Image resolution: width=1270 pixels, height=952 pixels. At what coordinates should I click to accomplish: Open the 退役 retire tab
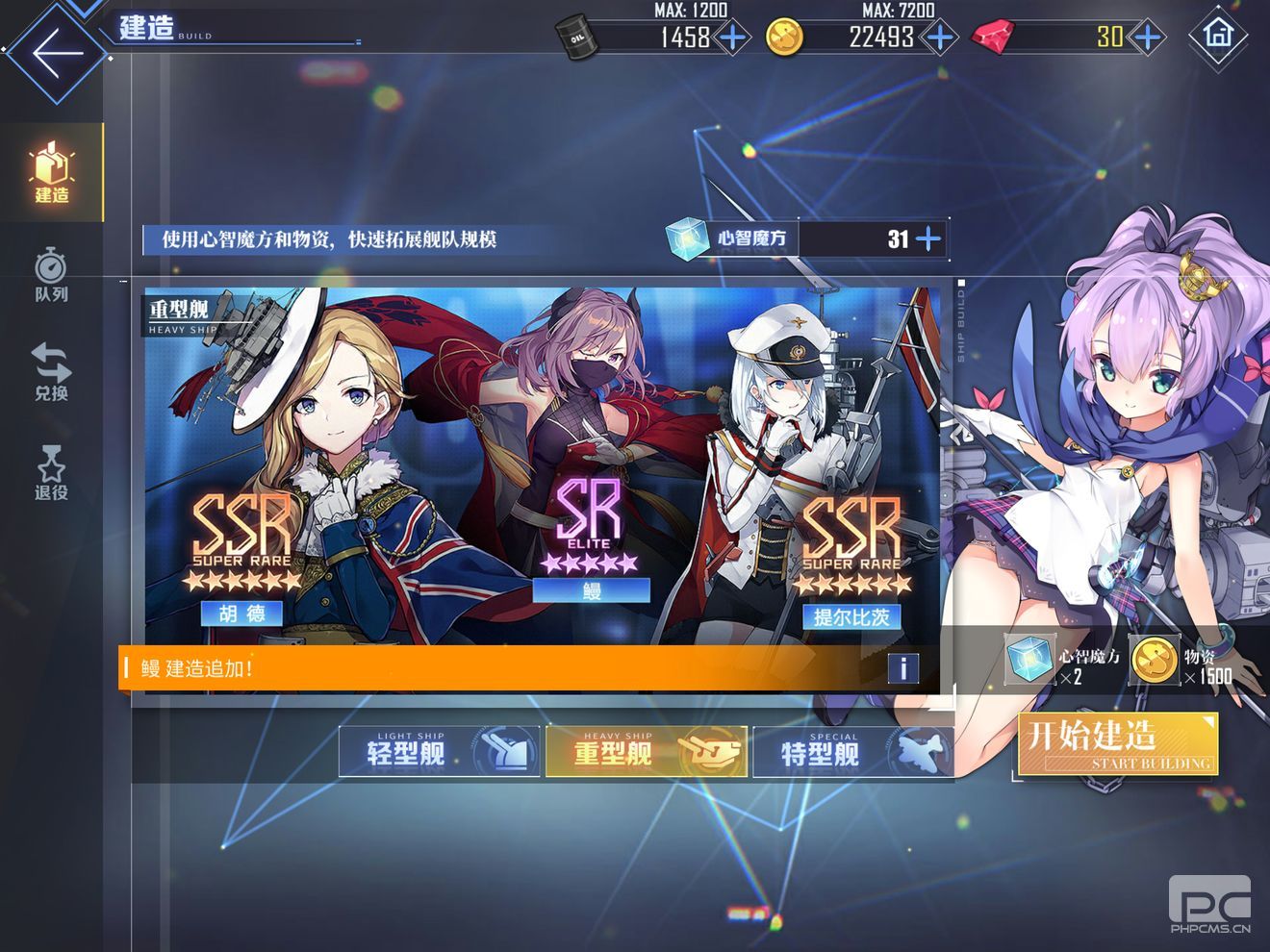(52, 472)
